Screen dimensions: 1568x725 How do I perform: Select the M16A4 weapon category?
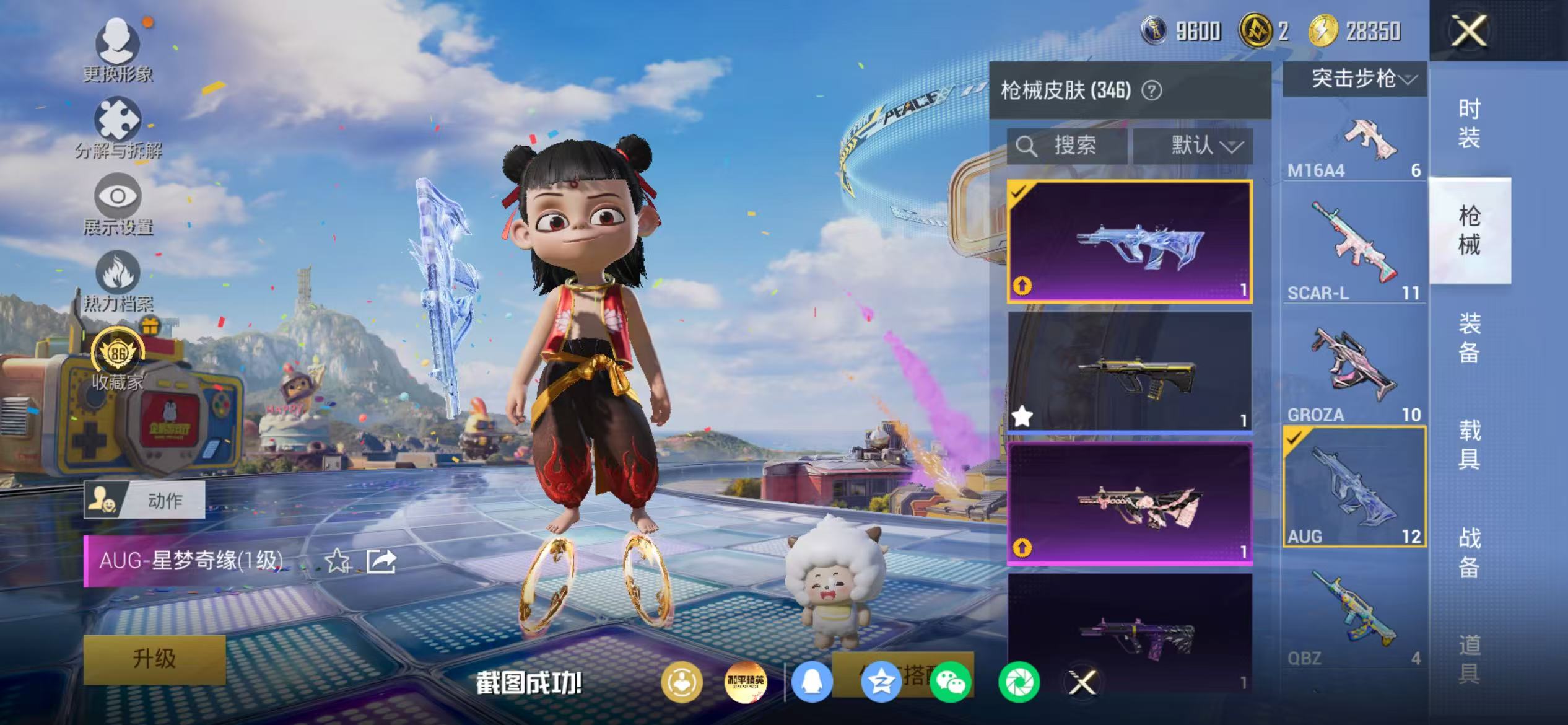[1354, 146]
